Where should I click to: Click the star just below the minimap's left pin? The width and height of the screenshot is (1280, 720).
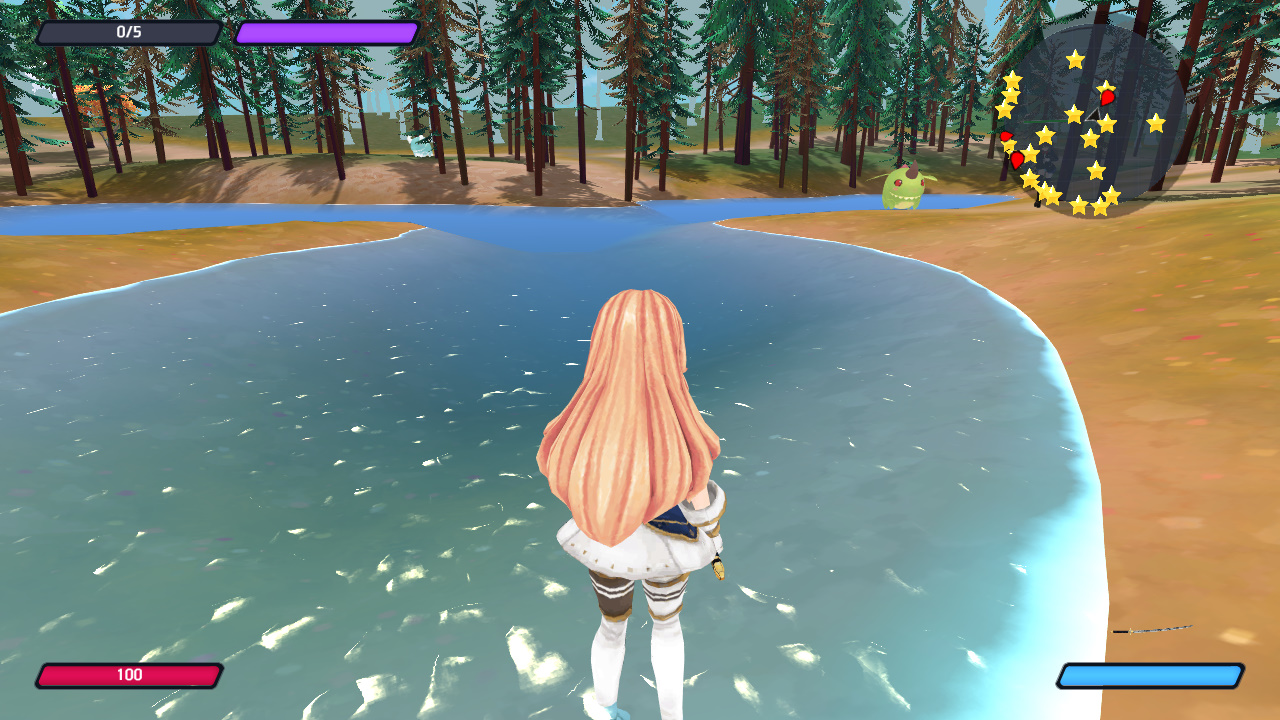click(1007, 148)
